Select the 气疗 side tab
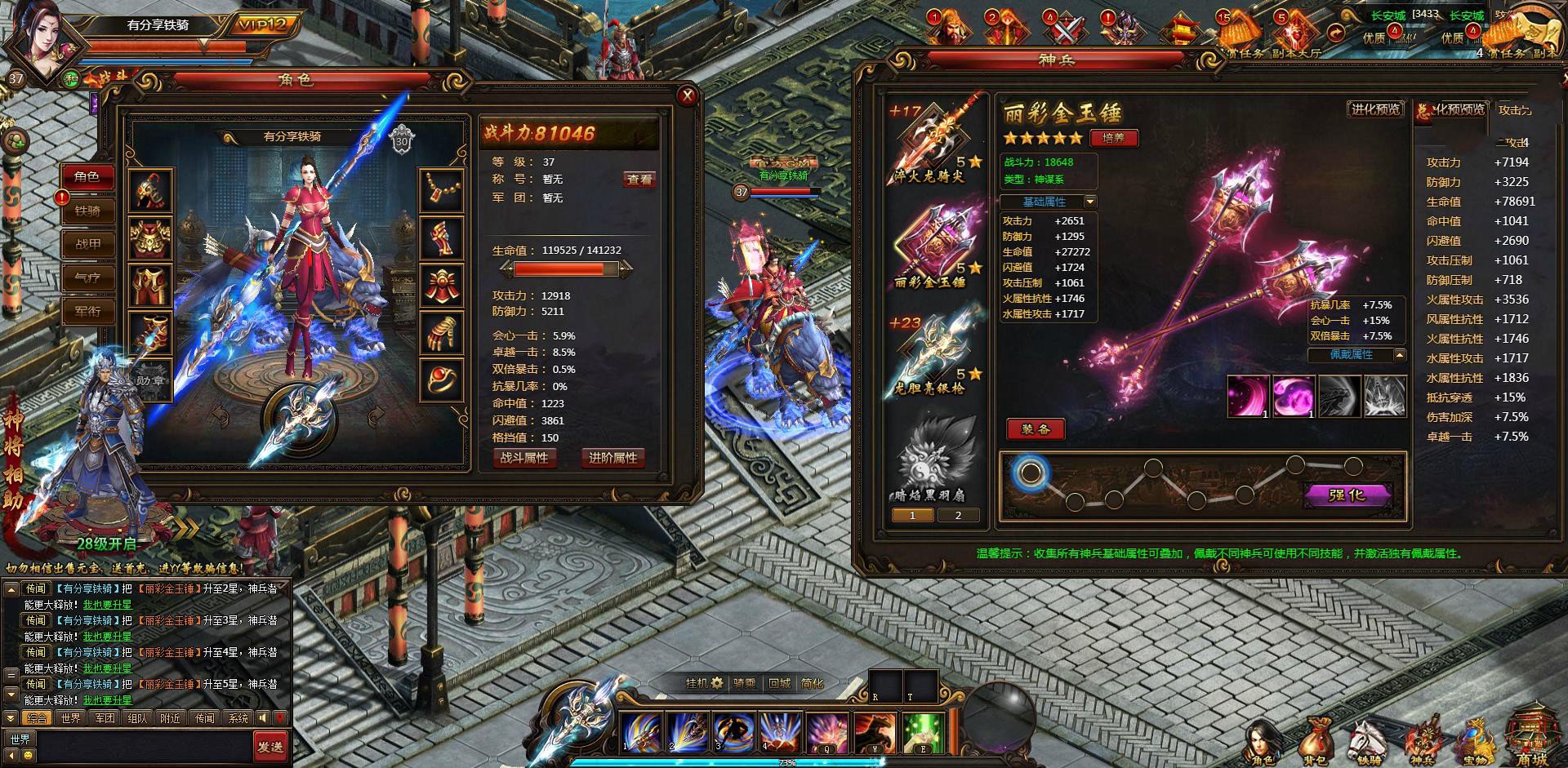1568x768 pixels. pos(87,277)
